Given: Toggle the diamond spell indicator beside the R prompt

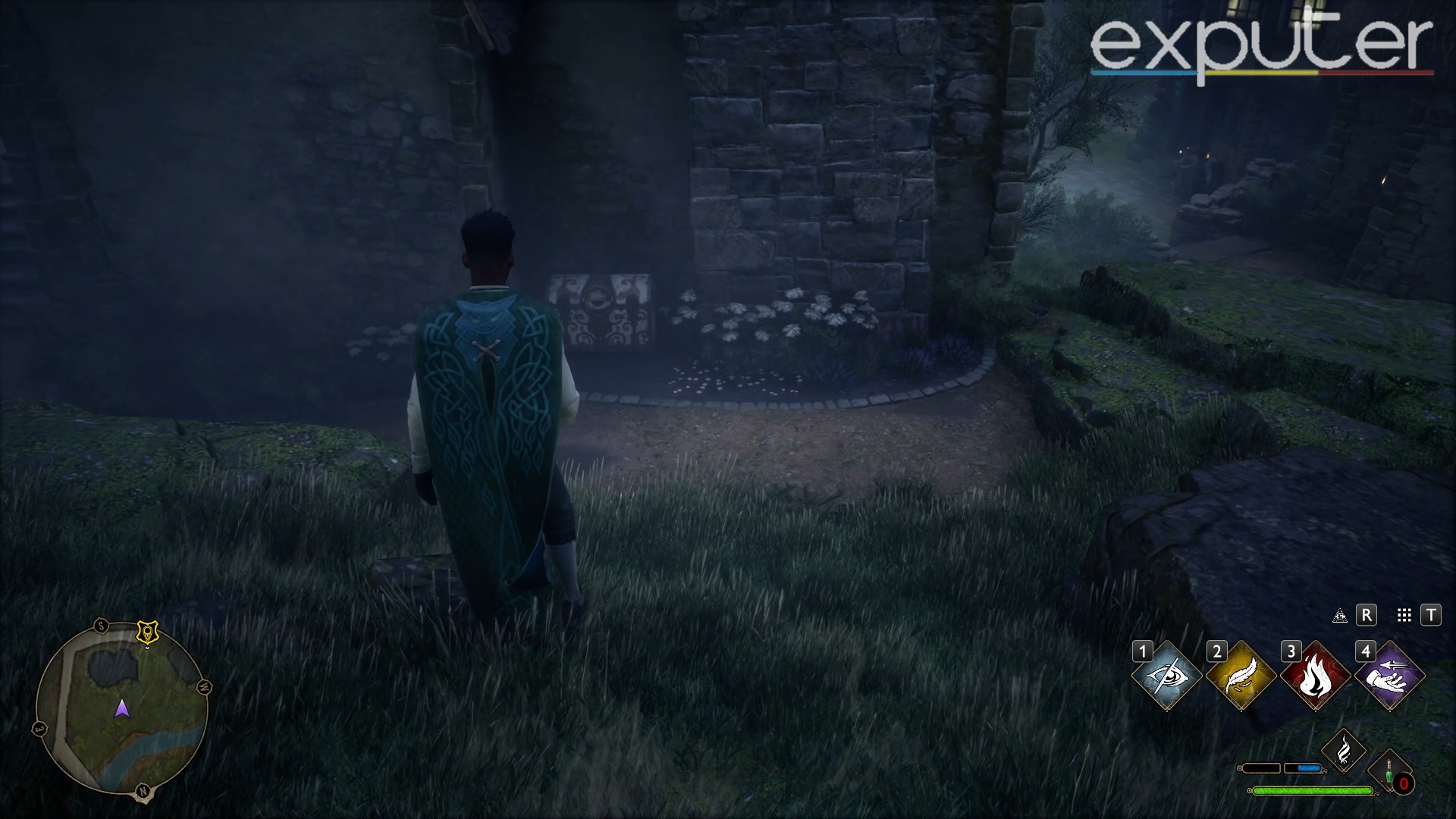Looking at the screenshot, I should [1341, 615].
